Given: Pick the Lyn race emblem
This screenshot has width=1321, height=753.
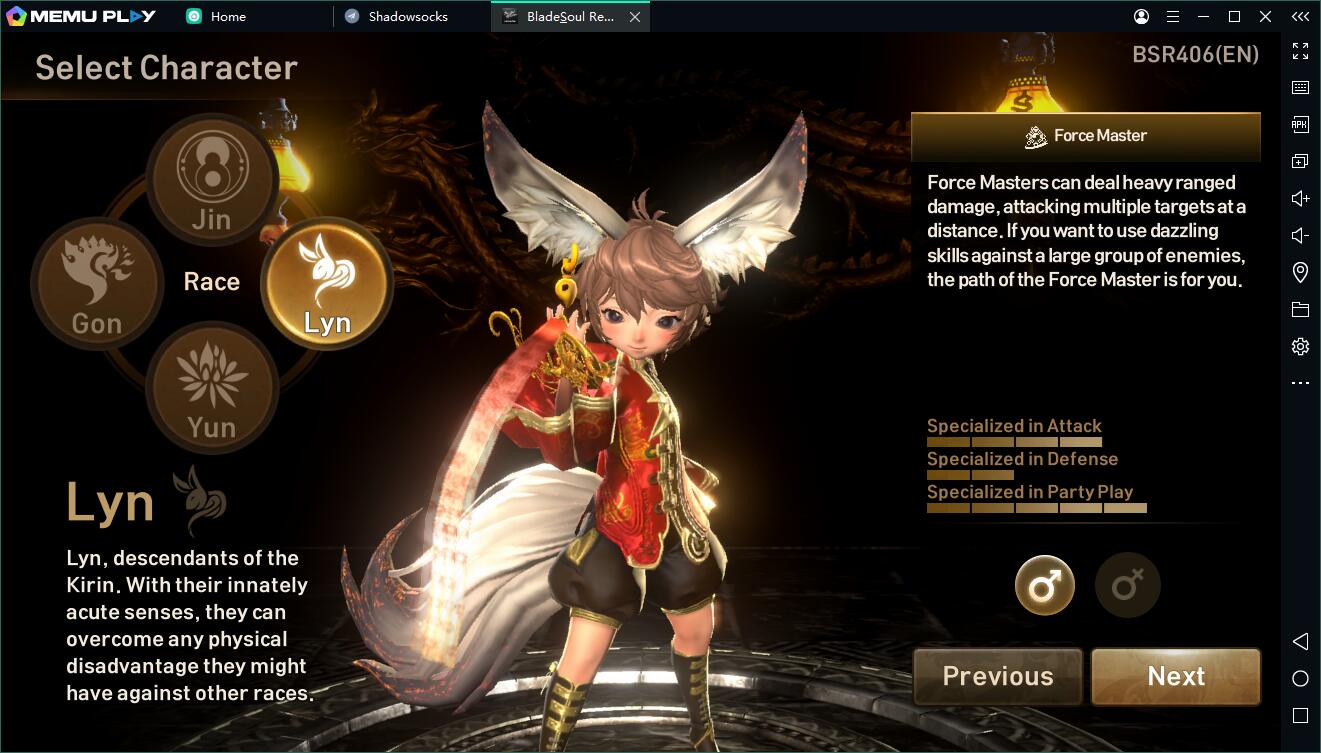Looking at the screenshot, I should (327, 283).
